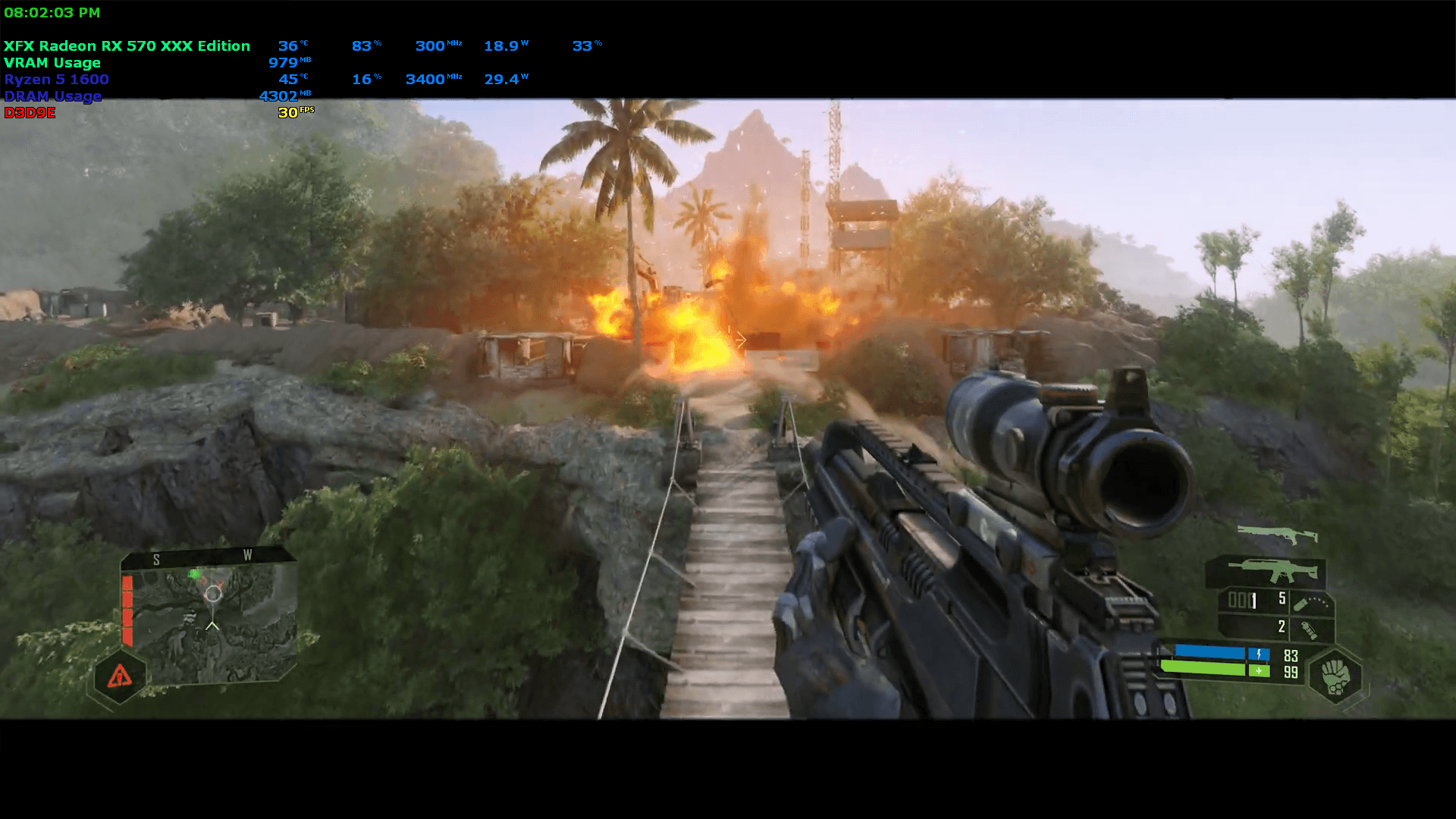Viewport: 1456px width, 819px height.
Task: Select the red warning triangle alert icon
Action: point(119,676)
